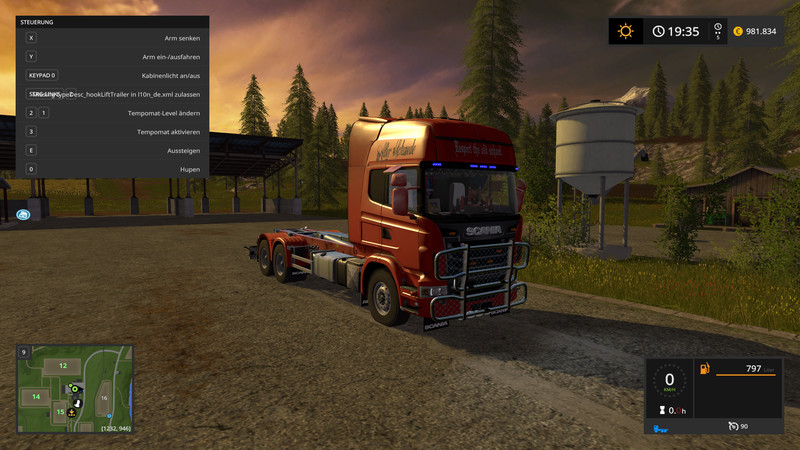Click field 16 on the minimap

104,398
